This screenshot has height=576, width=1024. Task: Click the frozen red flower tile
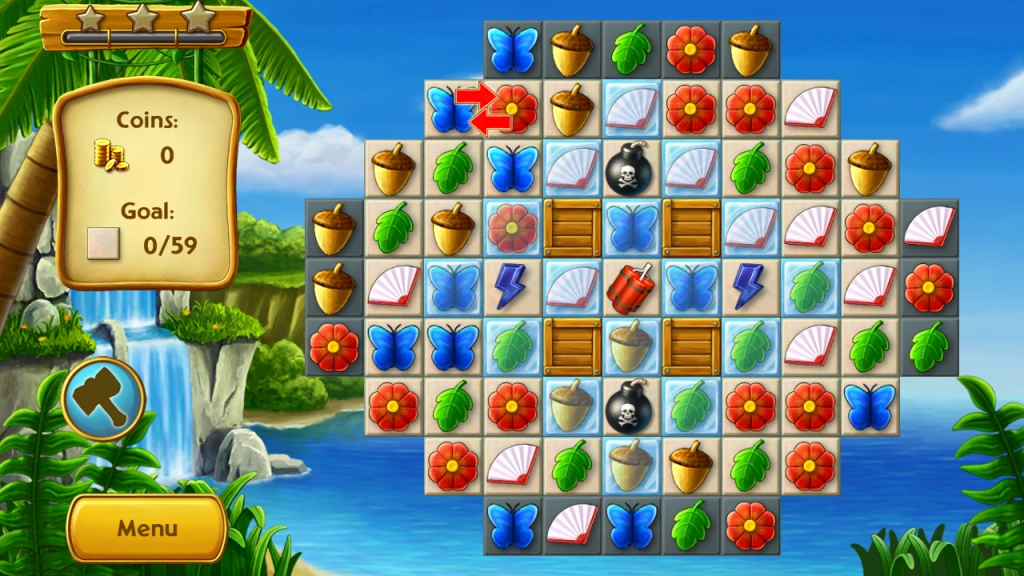(512, 228)
